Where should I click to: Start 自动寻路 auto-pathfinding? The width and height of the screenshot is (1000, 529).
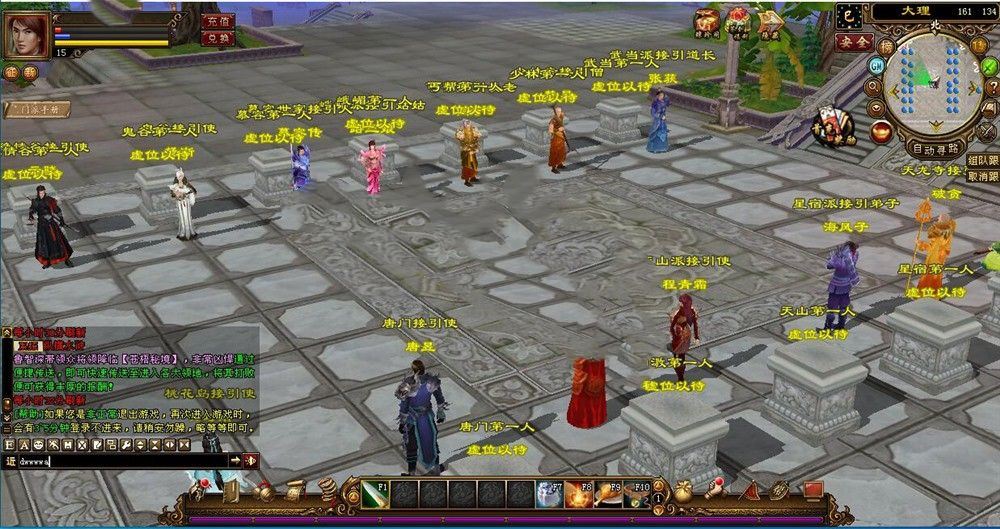pos(933,149)
